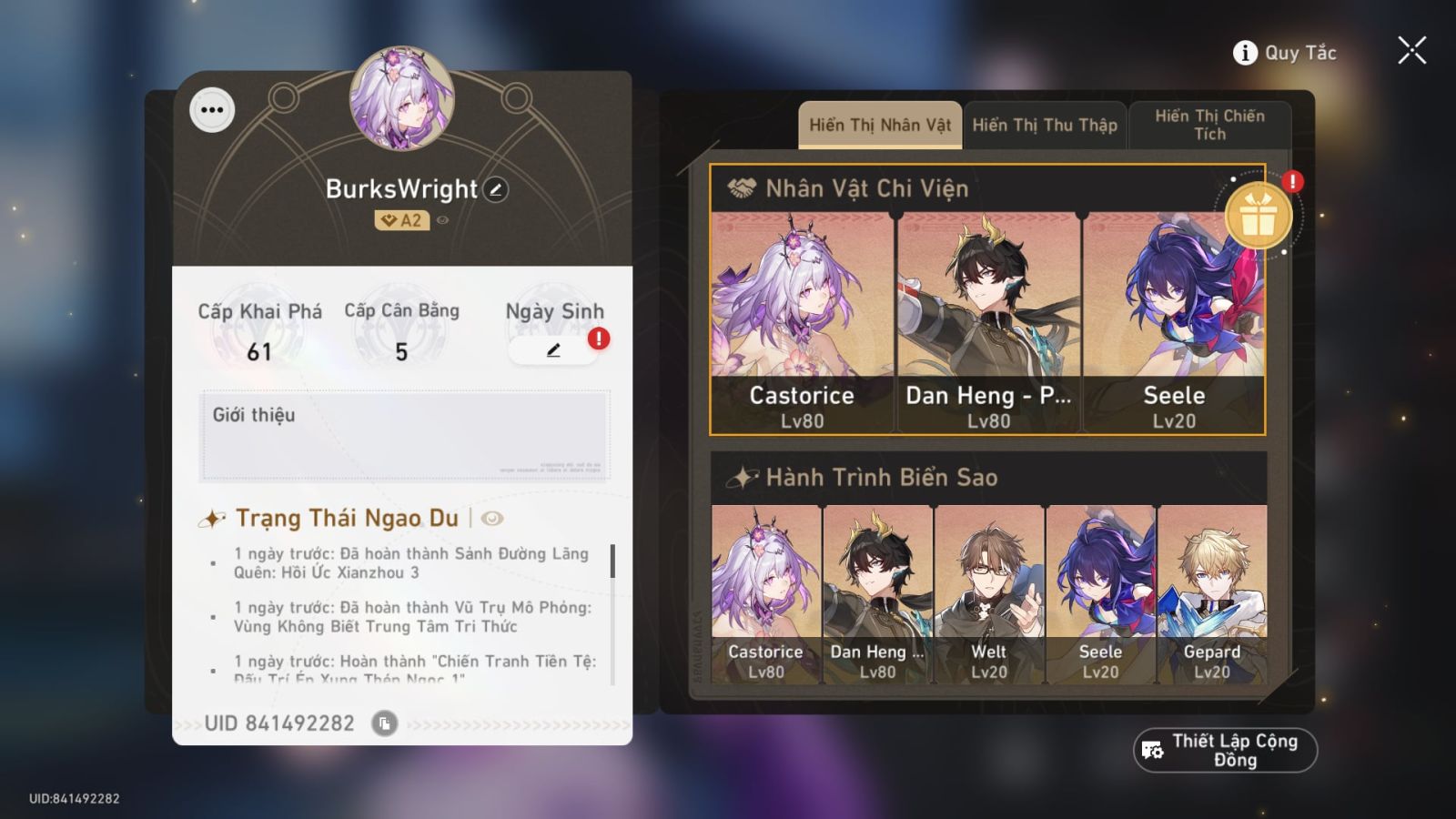Edit the Ngày Sinh birthday field
The width and height of the screenshot is (1456, 819).
pyautogui.click(x=554, y=350)
